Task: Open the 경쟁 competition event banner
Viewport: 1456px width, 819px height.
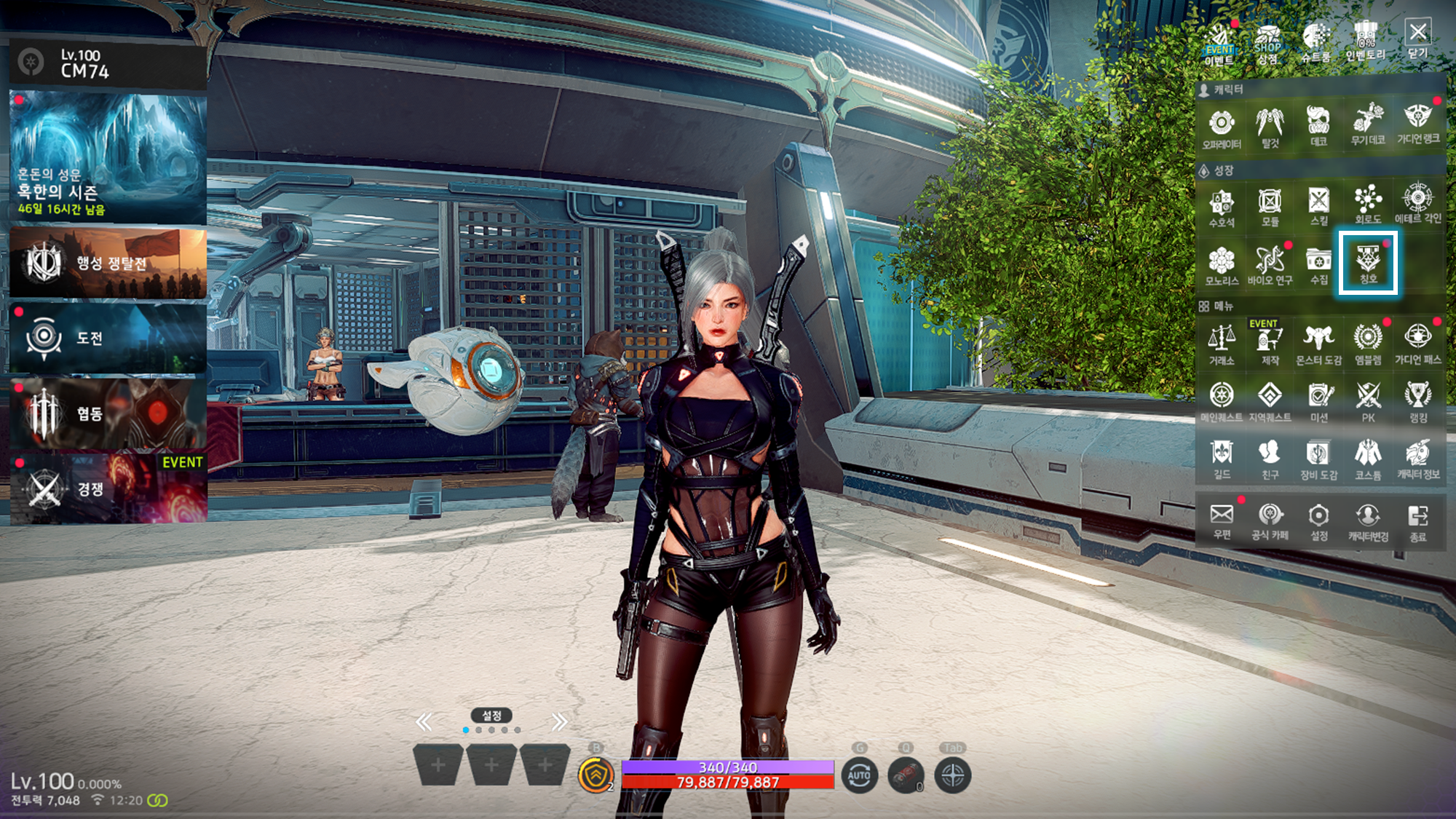Action: pos(108,488)
